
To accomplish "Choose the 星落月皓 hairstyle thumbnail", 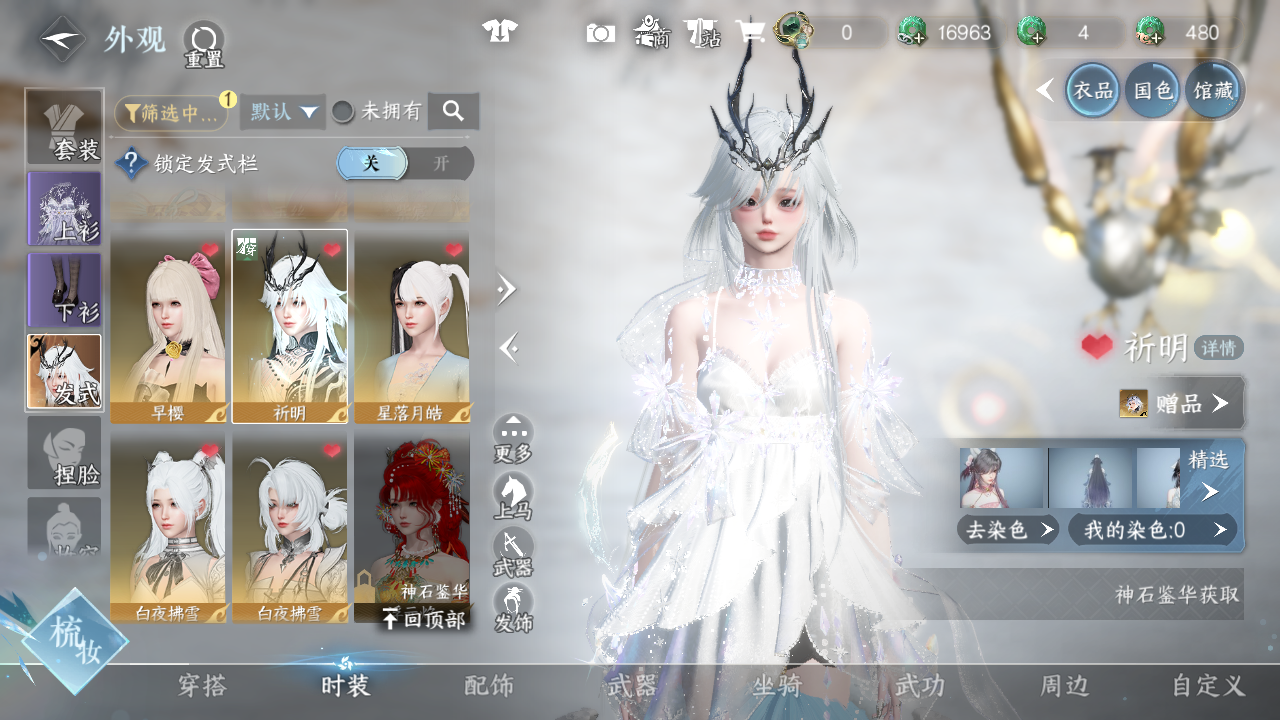I will coord(412,326).
